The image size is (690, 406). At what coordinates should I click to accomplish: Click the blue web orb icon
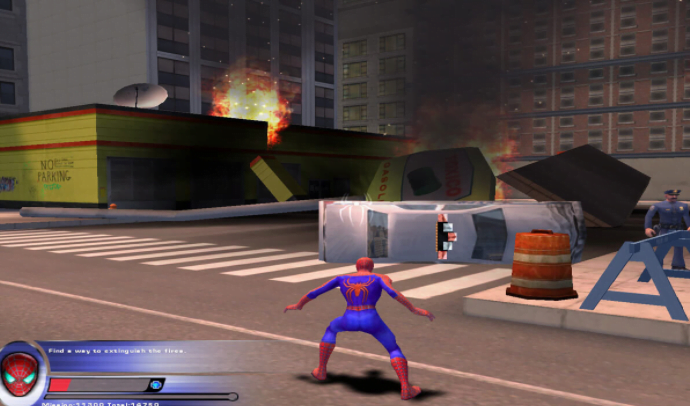[x=155, y=384]
